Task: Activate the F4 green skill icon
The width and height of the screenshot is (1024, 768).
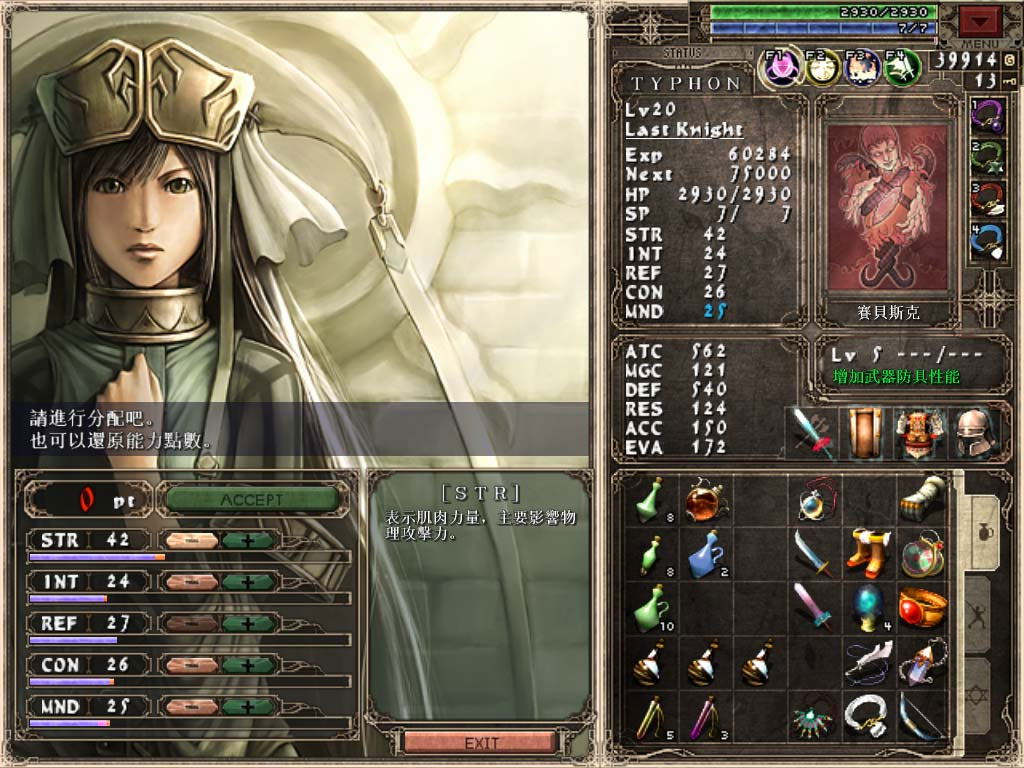Action: coord(902,68)
